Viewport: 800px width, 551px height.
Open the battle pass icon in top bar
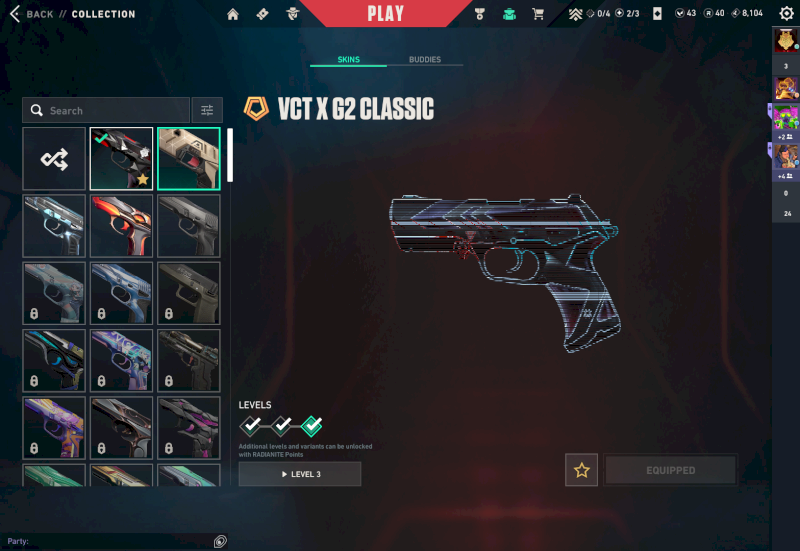[x=262, y=14]
